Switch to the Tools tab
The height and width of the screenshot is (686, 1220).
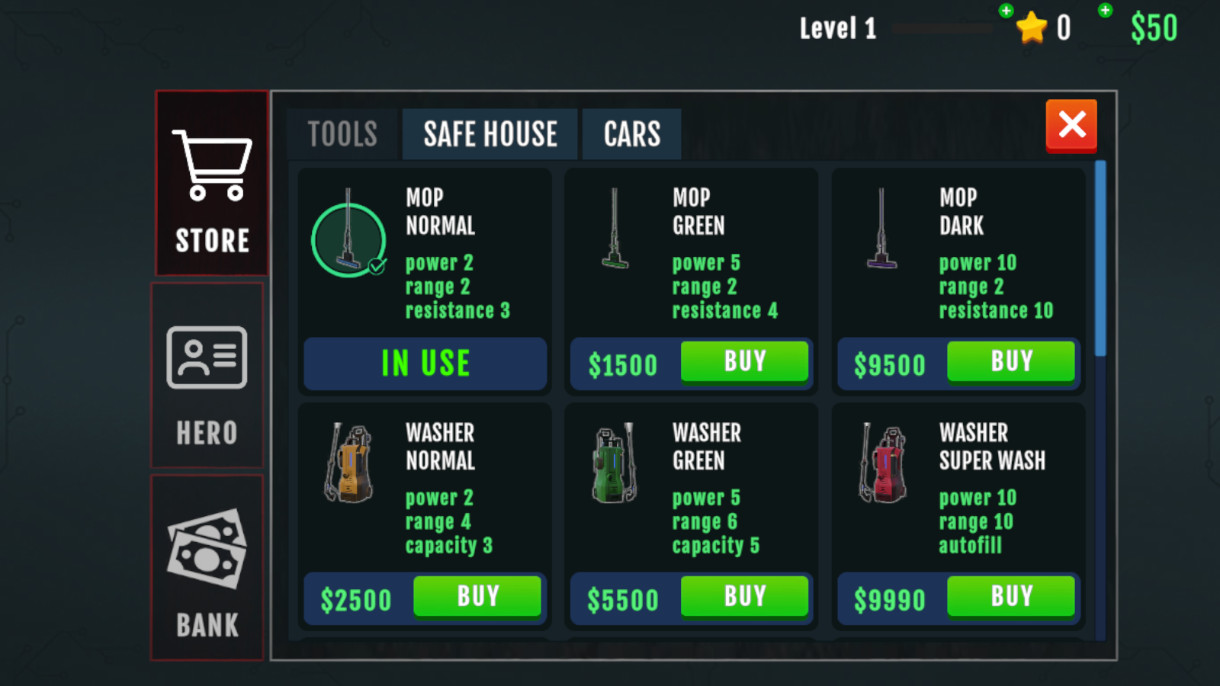click(x=342, y=134)
